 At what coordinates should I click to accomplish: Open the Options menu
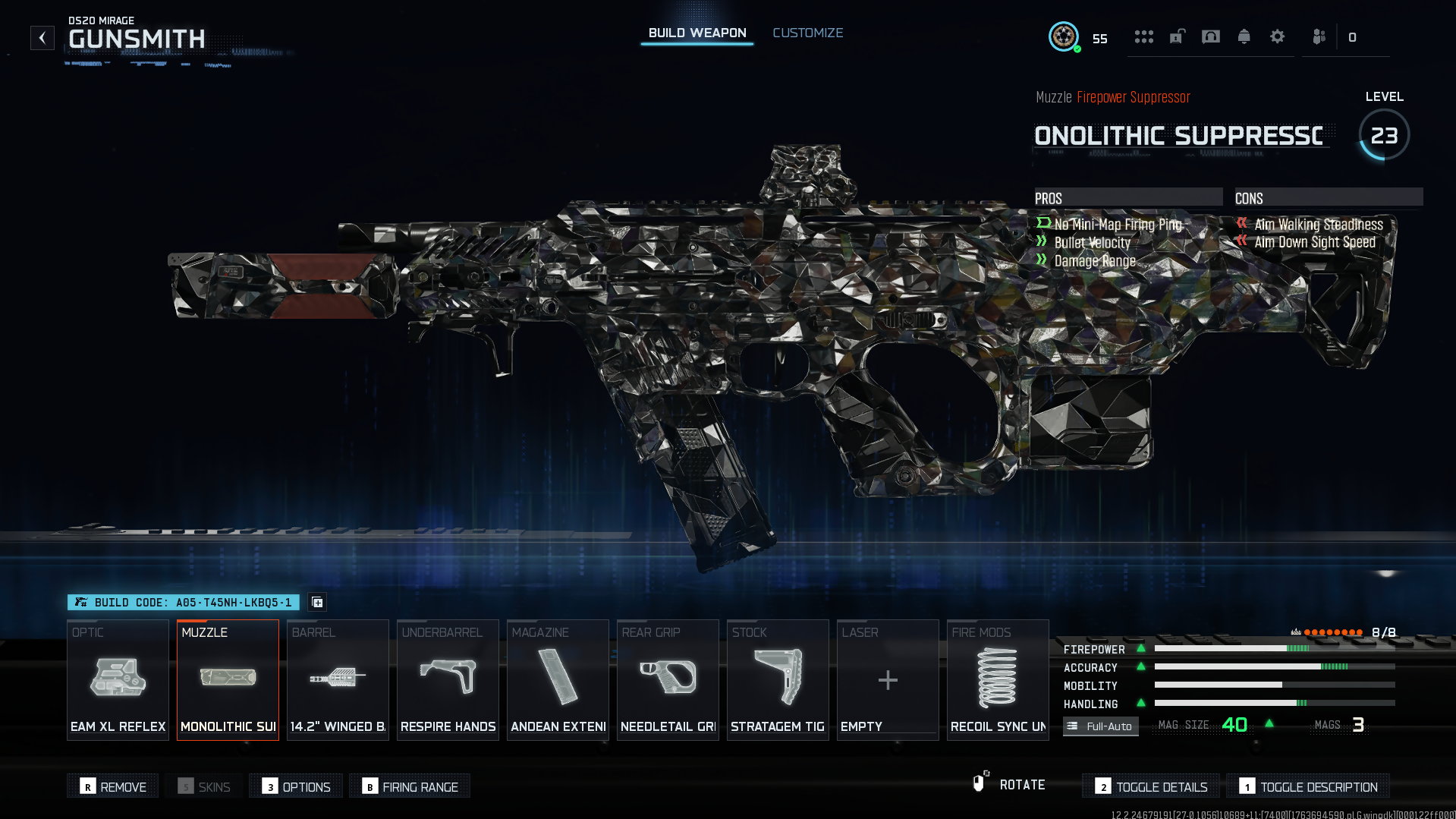[296, 786]
